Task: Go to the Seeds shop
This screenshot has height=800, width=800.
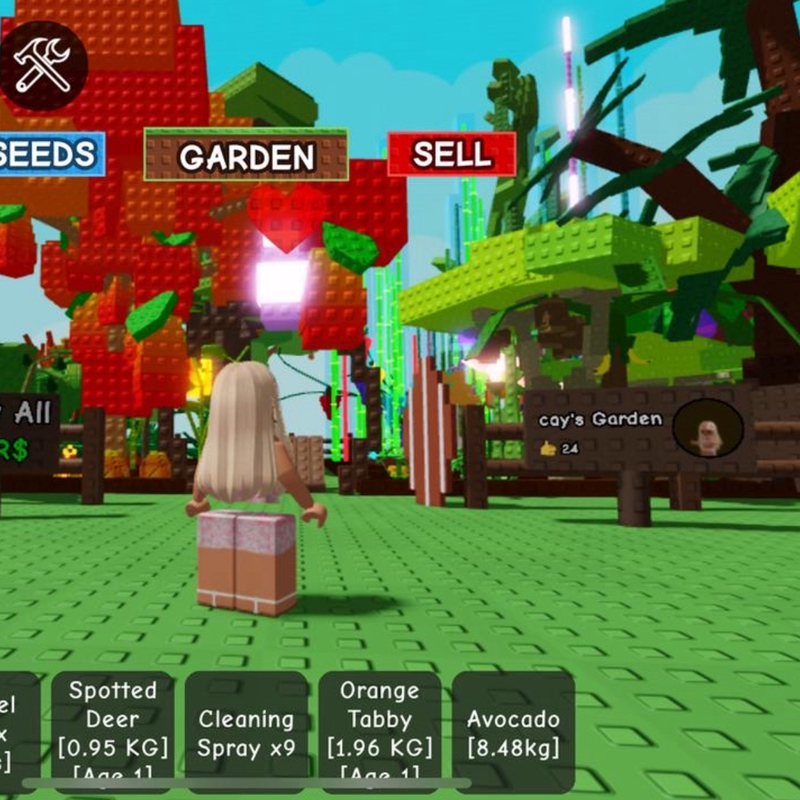Action: pos(52,154)
